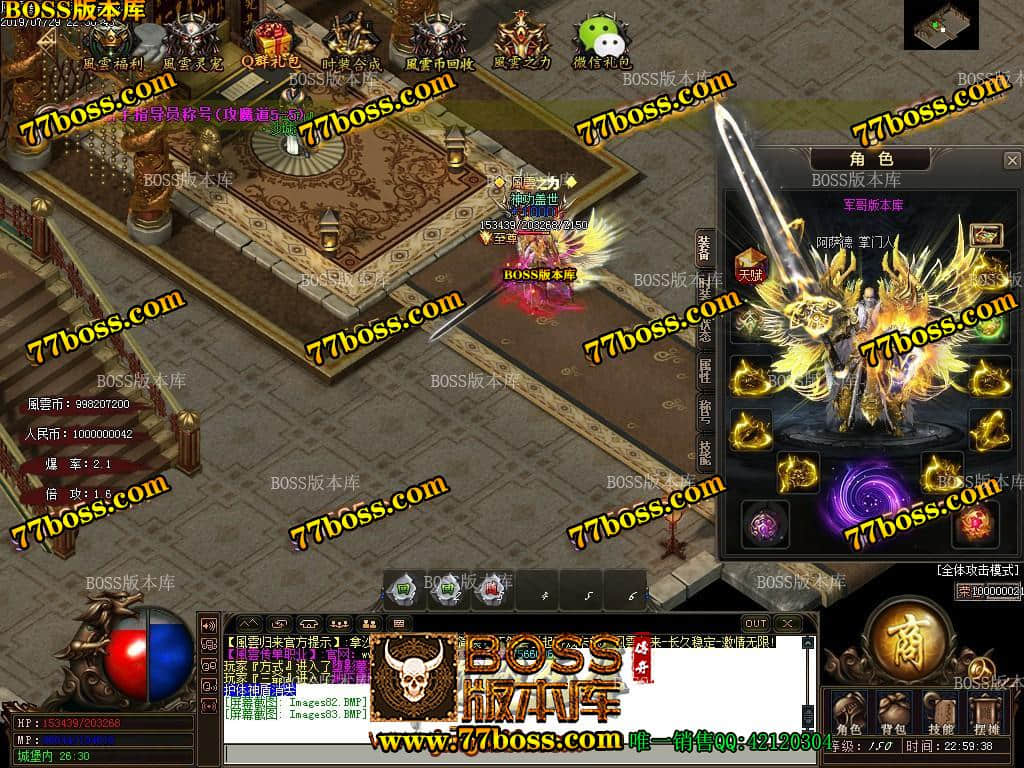The image size is (1024, 768).
Task: Open the 風雲灵宠 pet menu
Action: point(191,40)
